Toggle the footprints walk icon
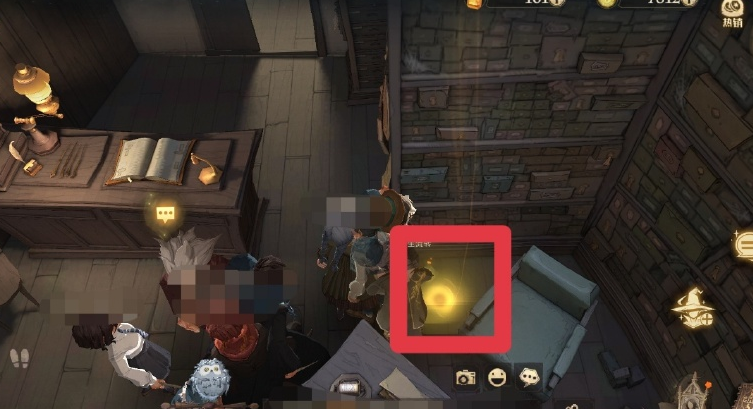 coord(19,356)
